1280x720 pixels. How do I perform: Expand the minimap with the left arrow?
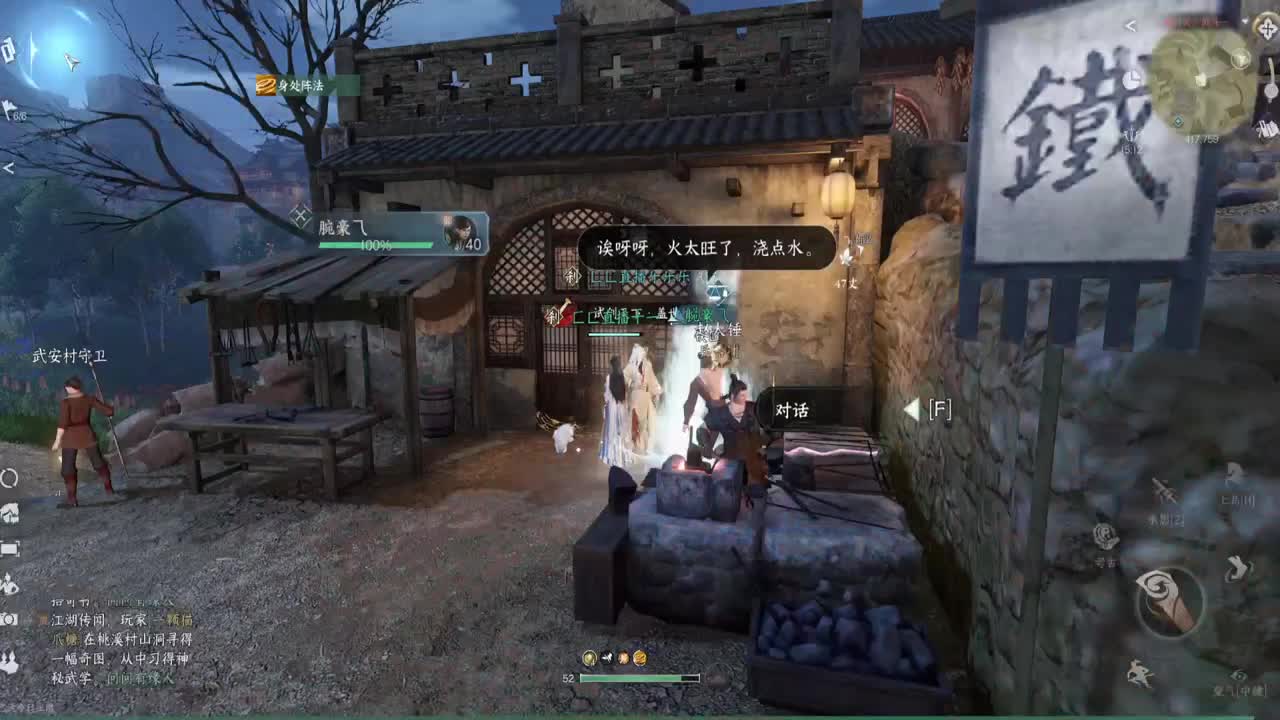click(x=1129, y=25)
